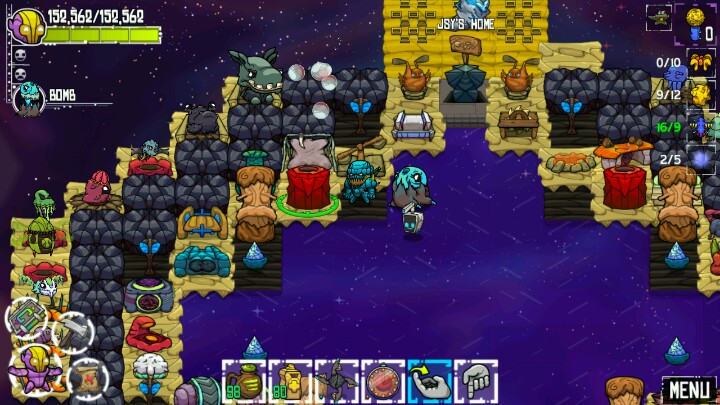Select the tracked recipe with counter 0
This screenshot has height=405, width=720.
[x=698, y=21]
